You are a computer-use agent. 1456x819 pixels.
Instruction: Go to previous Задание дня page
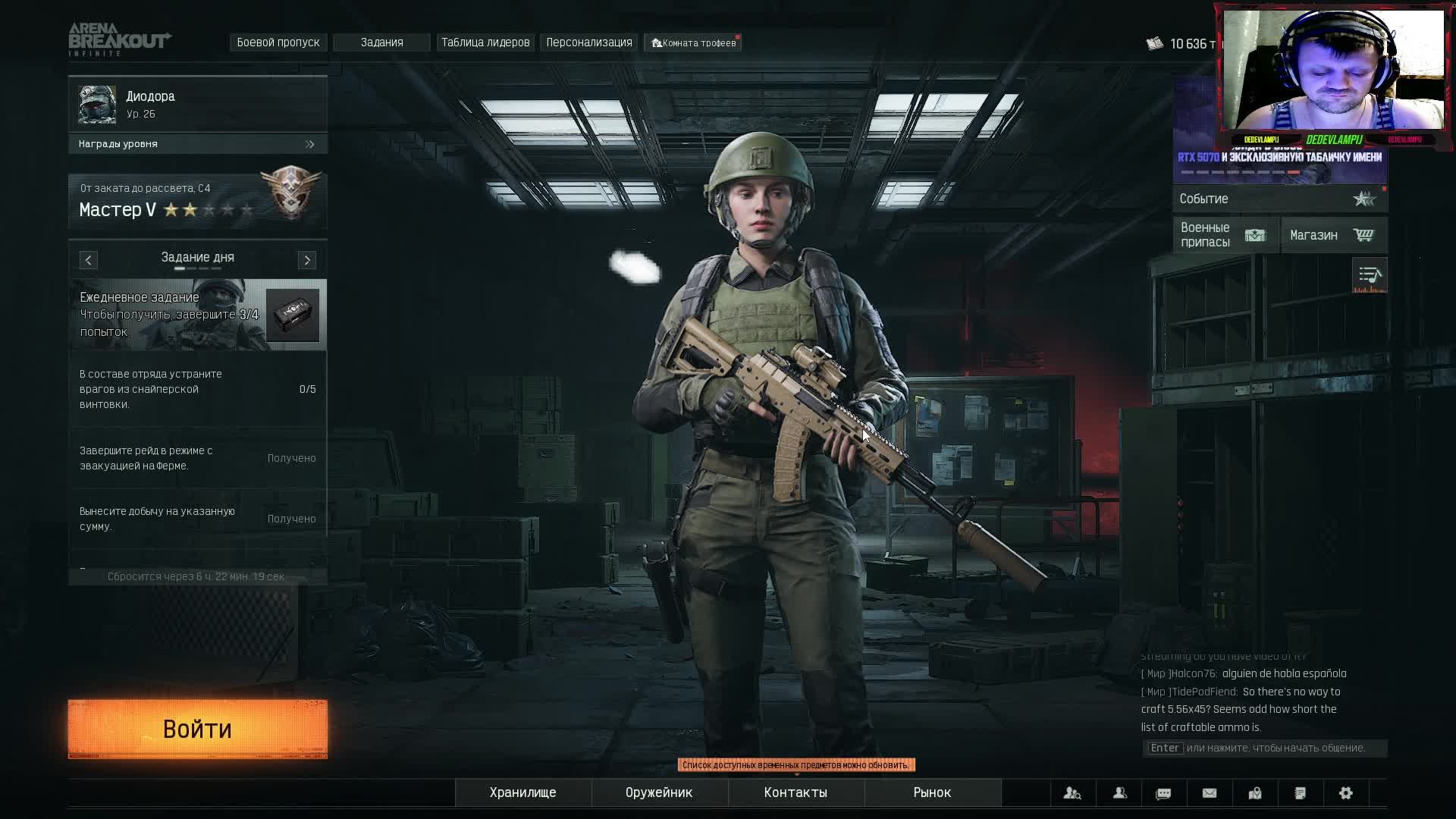tap(89, 260)
